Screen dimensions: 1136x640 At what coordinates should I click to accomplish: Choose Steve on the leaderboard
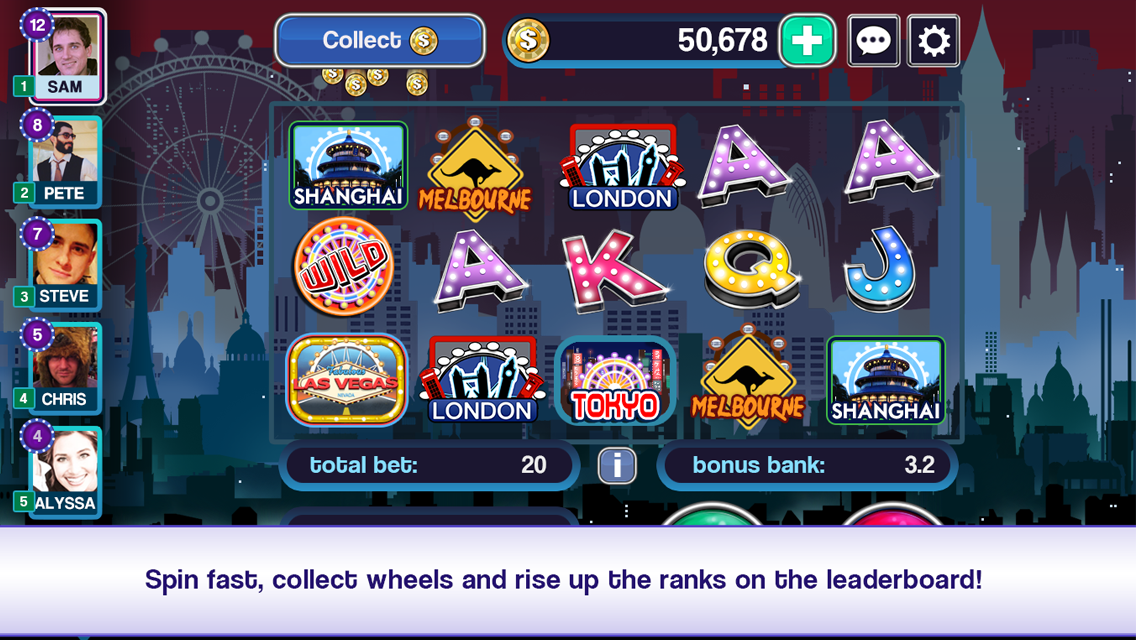coord(66,264)
